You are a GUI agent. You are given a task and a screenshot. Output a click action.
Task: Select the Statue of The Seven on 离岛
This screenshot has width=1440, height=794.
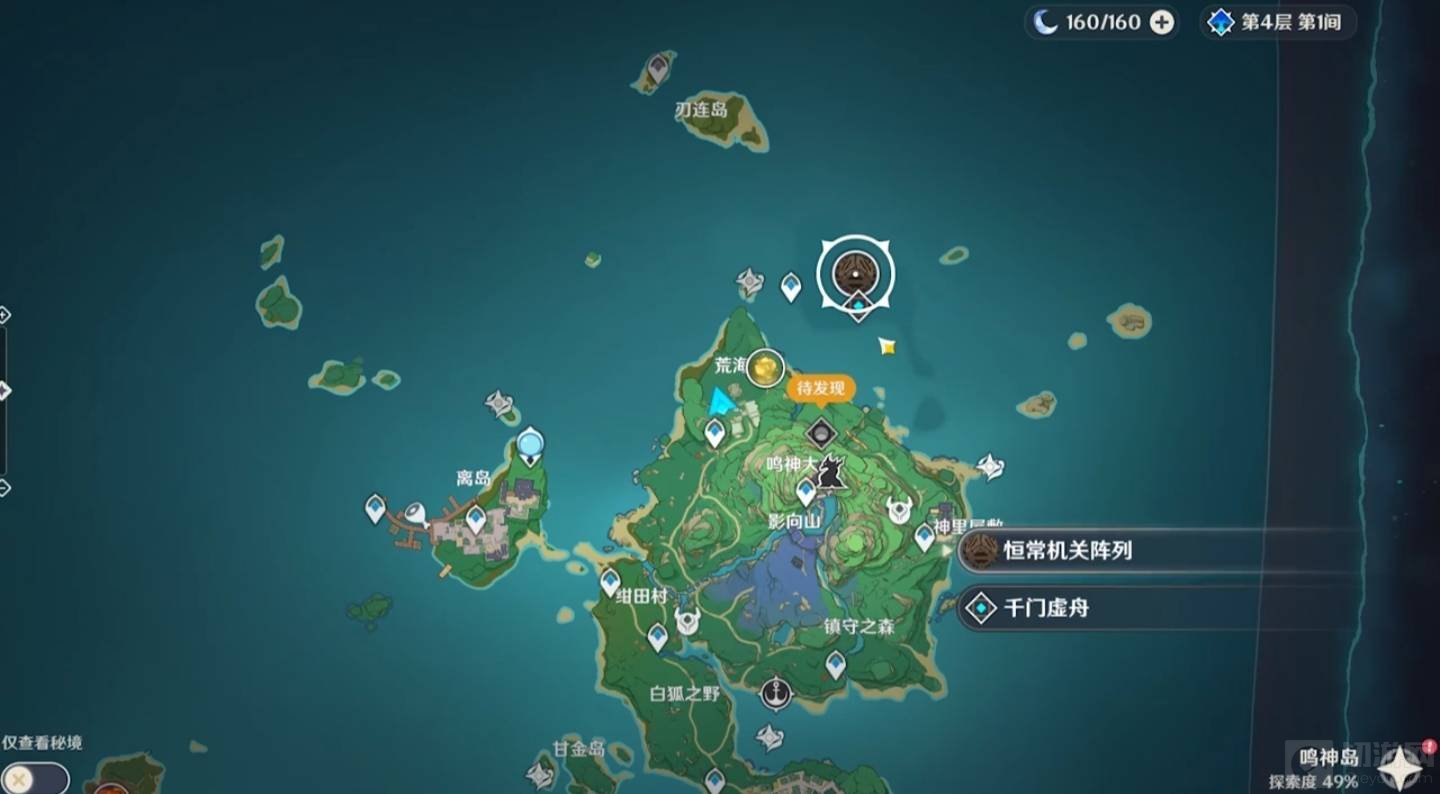click(530, 445)
